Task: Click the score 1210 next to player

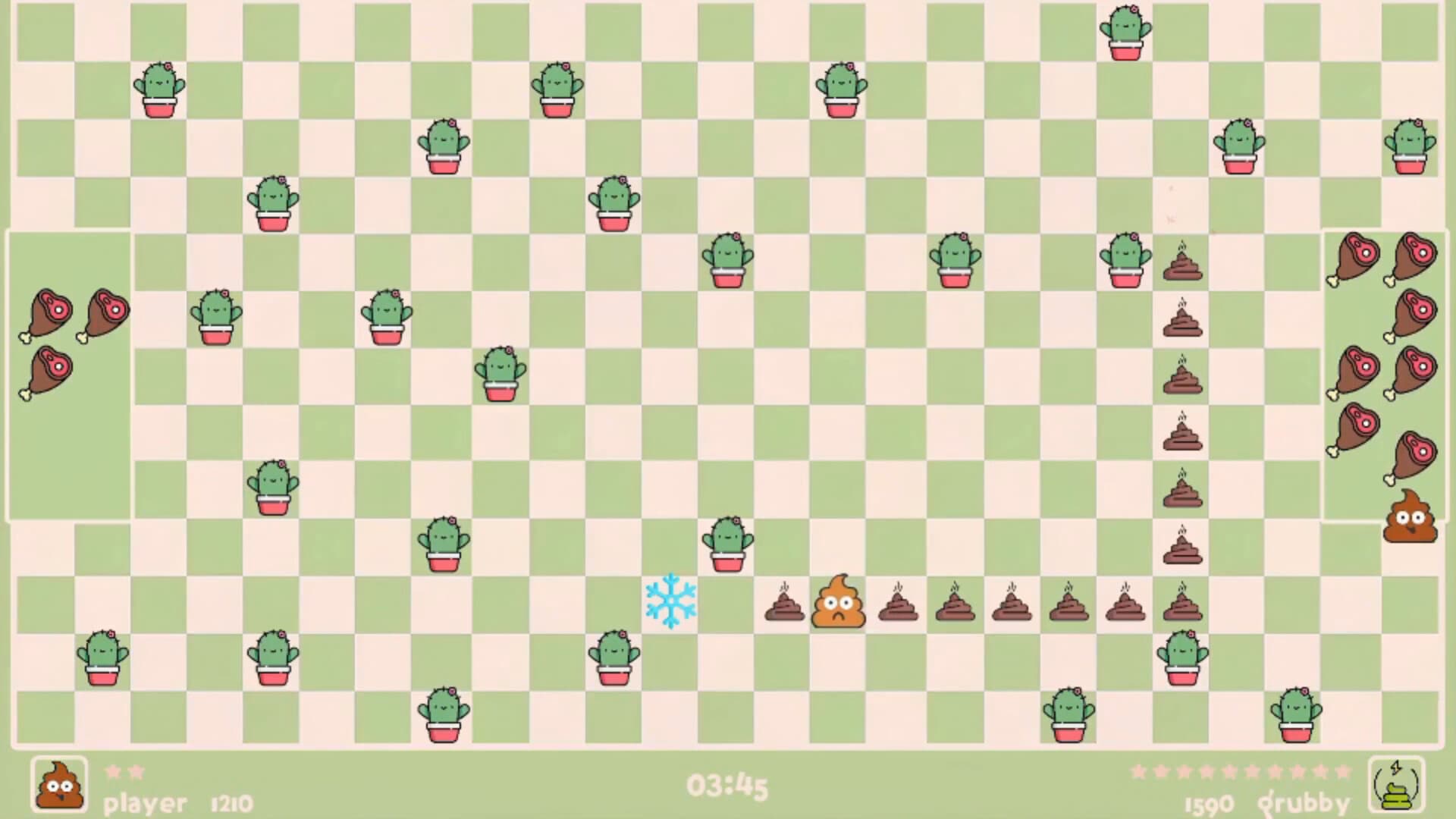Action: click(x=230, y=802)
